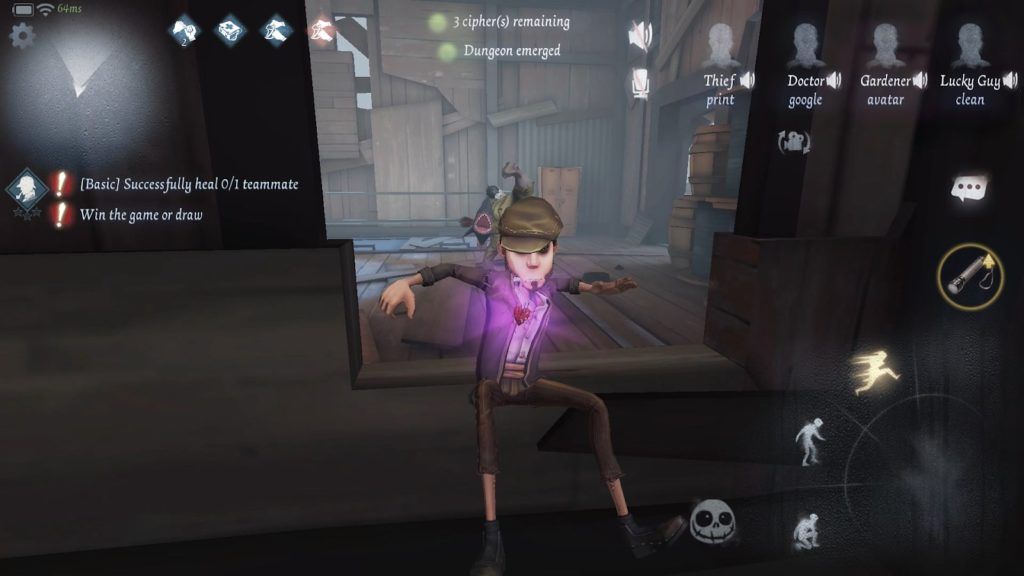Use the flashlight item
The height and width of the screenshot is (576, 1024).
[970, 274]
